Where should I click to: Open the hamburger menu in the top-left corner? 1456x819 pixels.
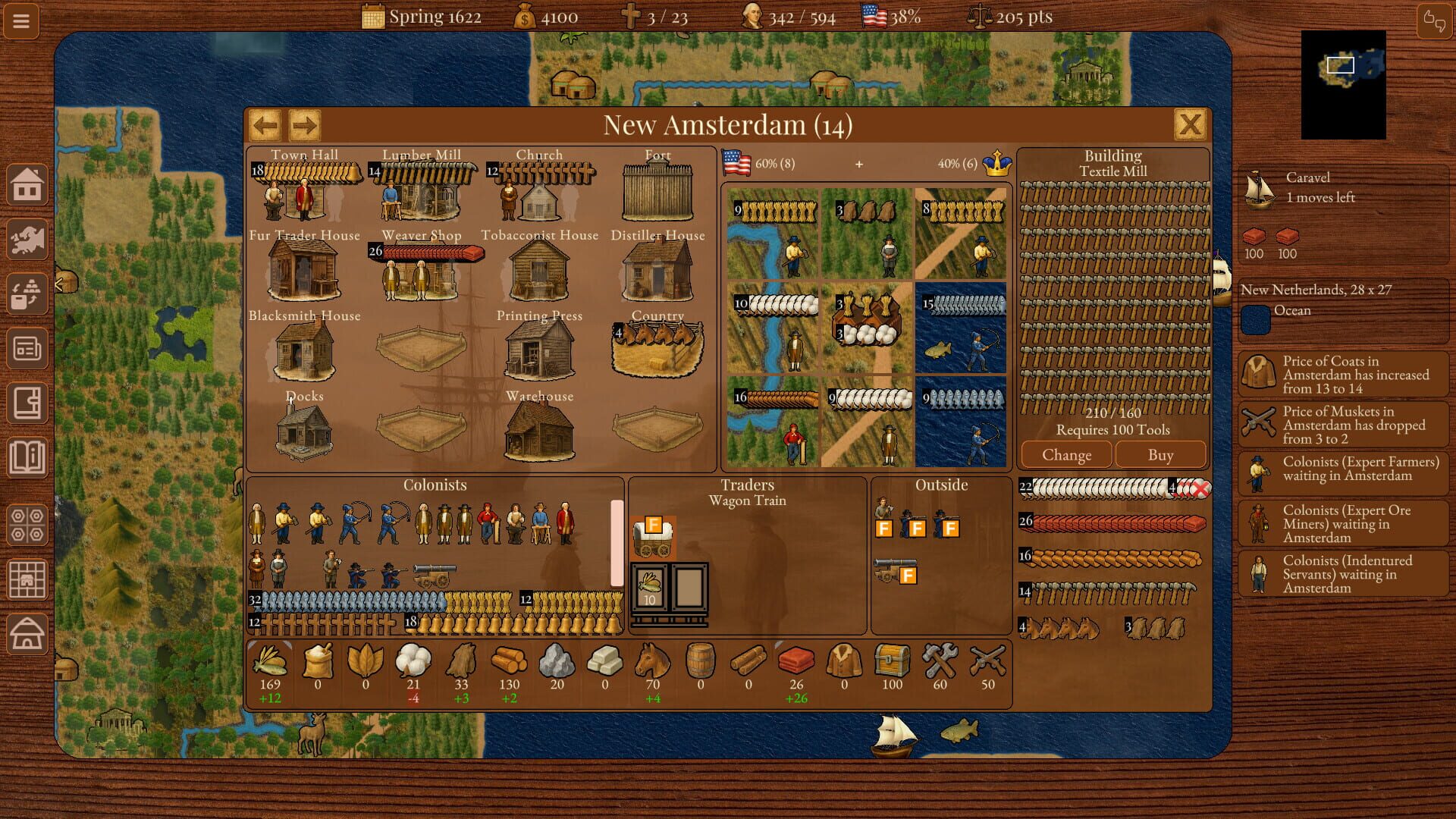coord(20,20)
